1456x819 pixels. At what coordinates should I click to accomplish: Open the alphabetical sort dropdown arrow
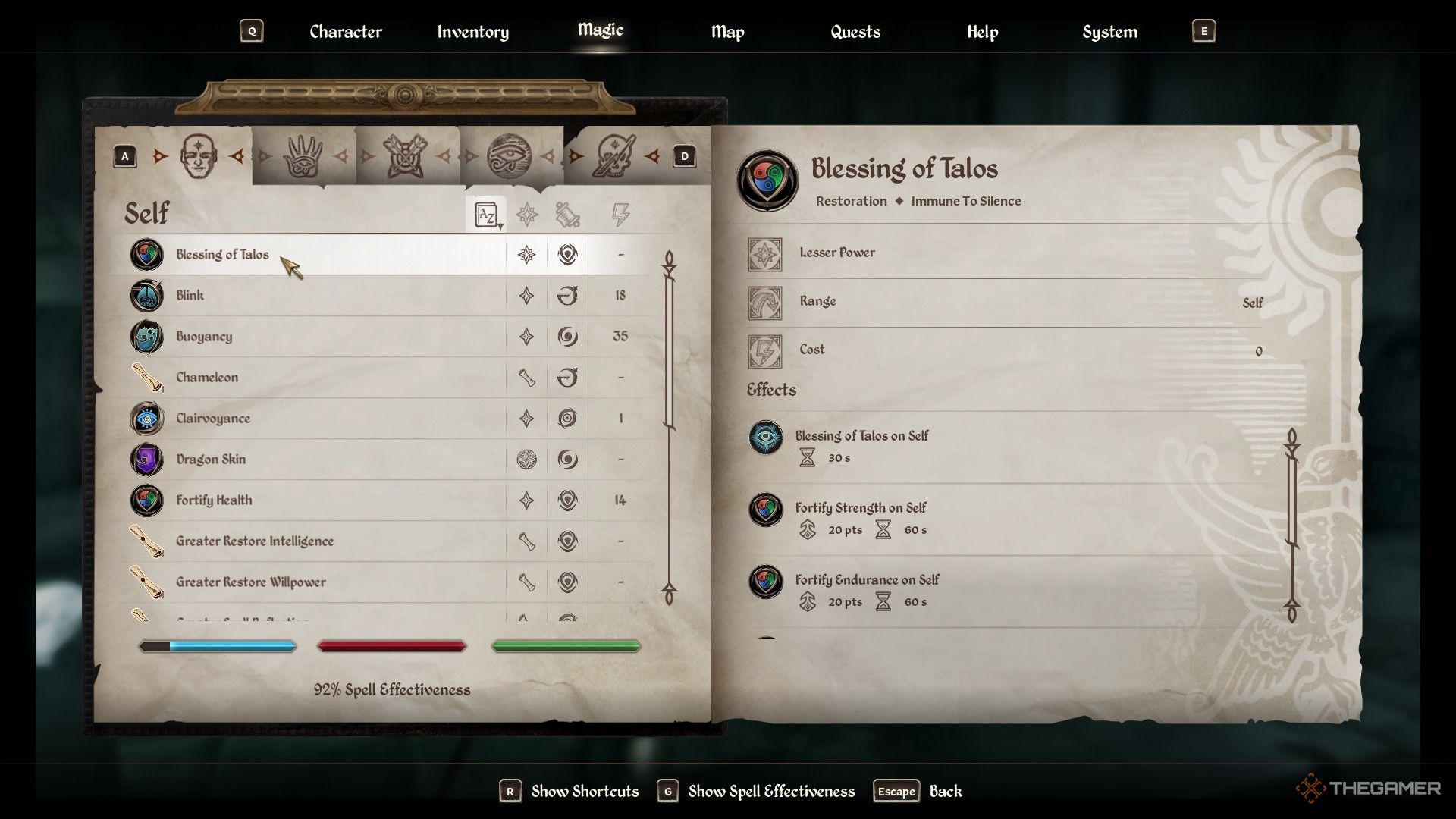point(500,226)
